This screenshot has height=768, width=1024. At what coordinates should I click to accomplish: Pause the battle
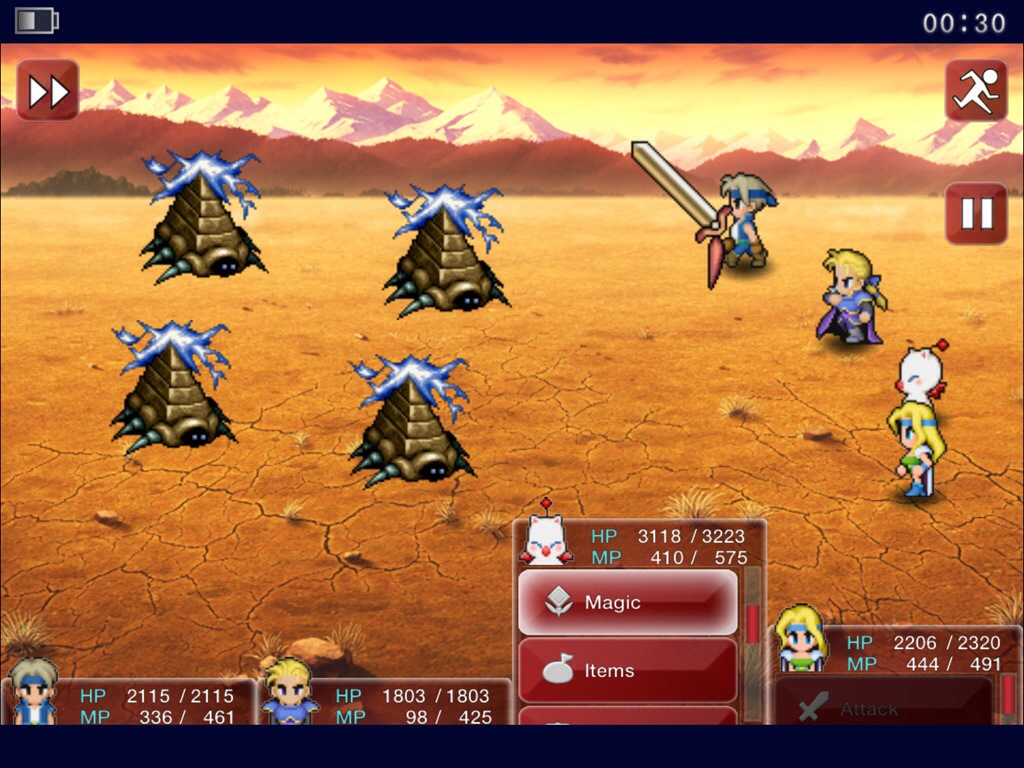(976, 213)
